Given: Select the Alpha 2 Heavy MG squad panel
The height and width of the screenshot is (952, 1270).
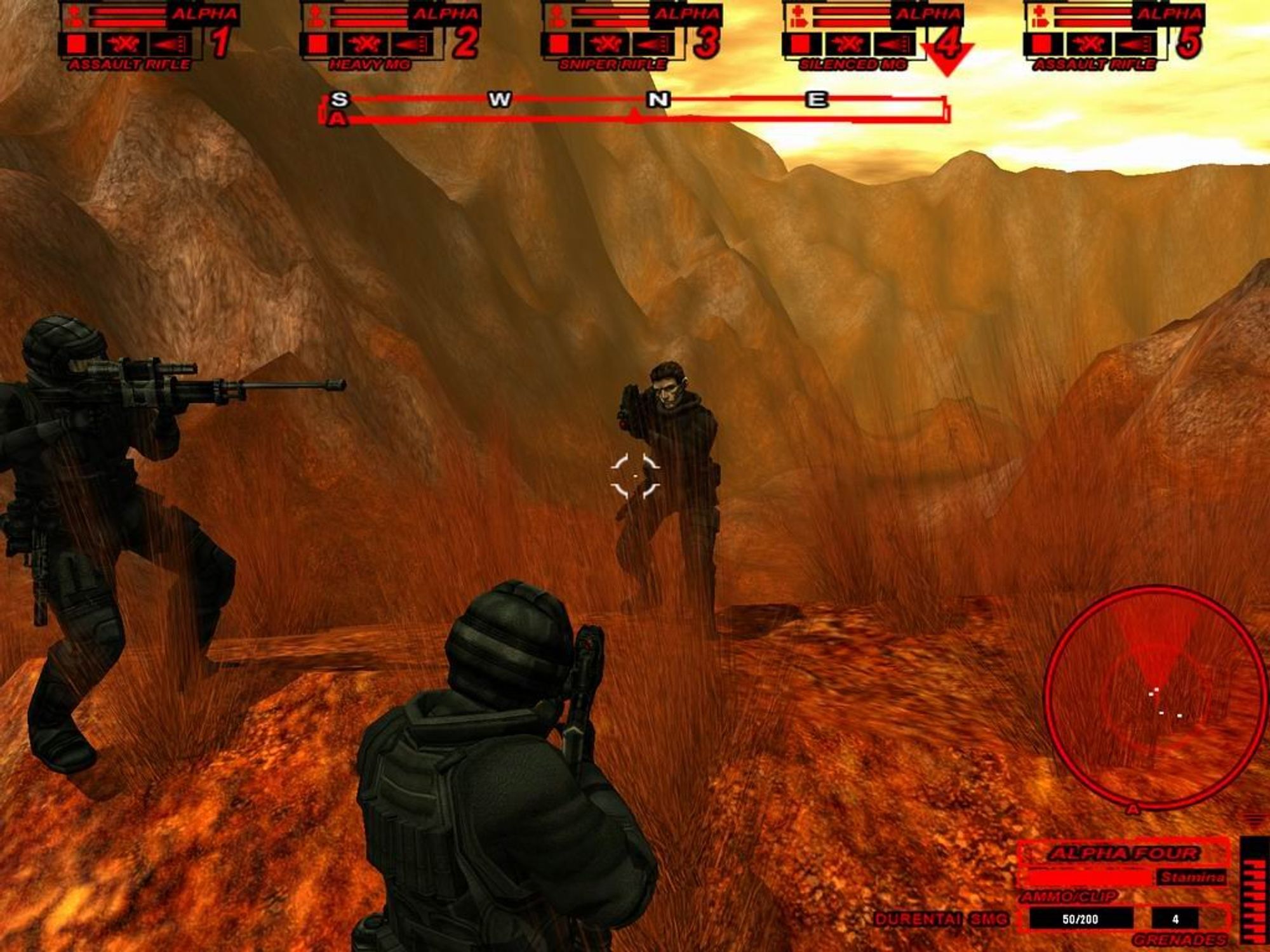Looking at the screenshot, I should click(389, 35).
